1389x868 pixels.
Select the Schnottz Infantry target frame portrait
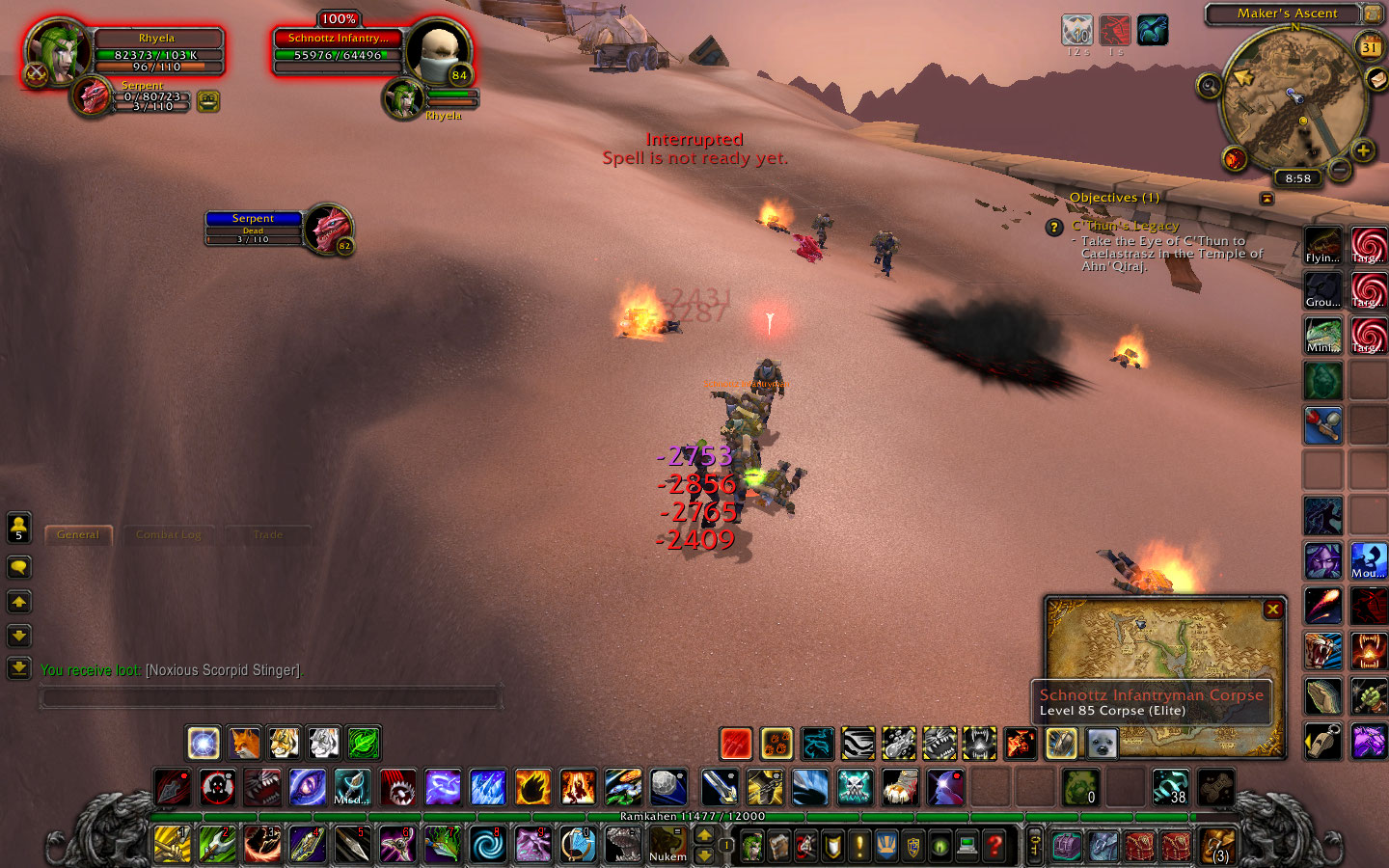point(437,50)
